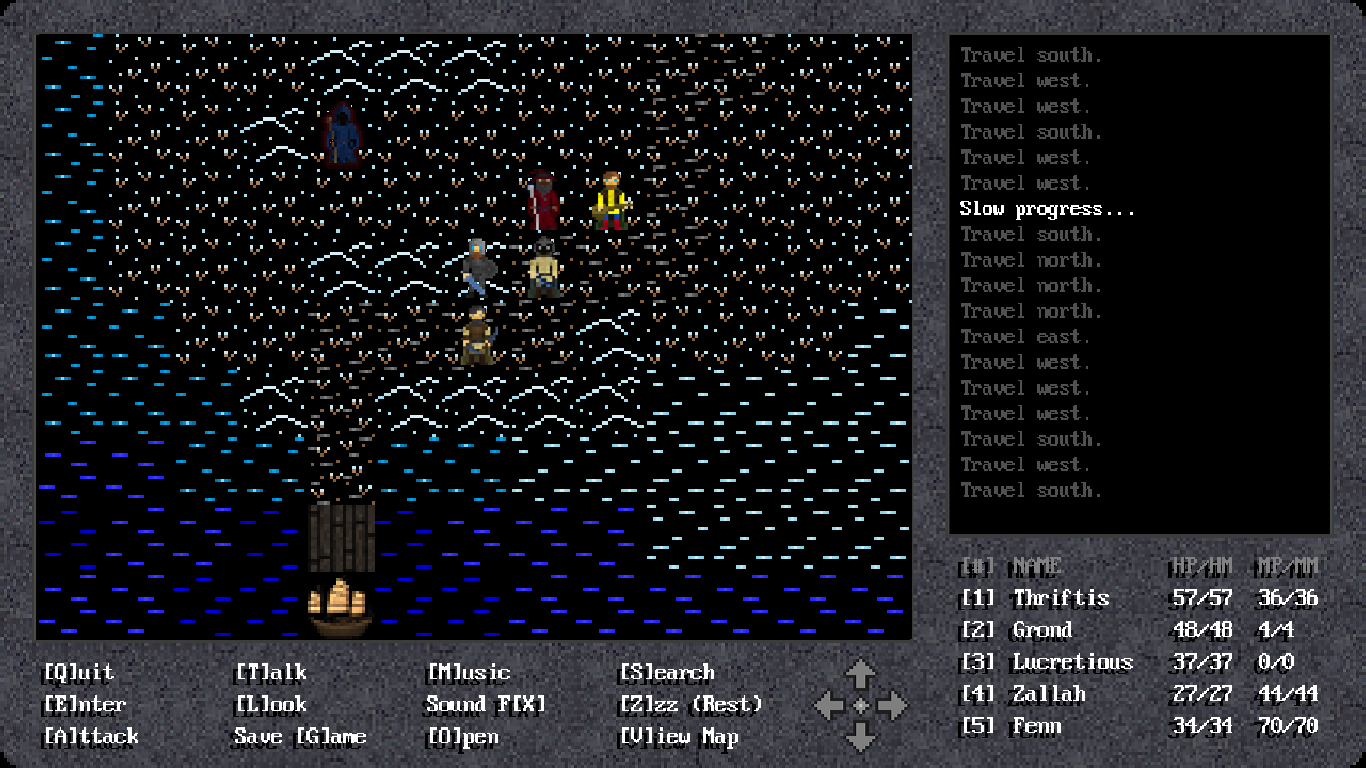
Task: Click the center diamond of the movement pad
Action: (x=860, y=705)
